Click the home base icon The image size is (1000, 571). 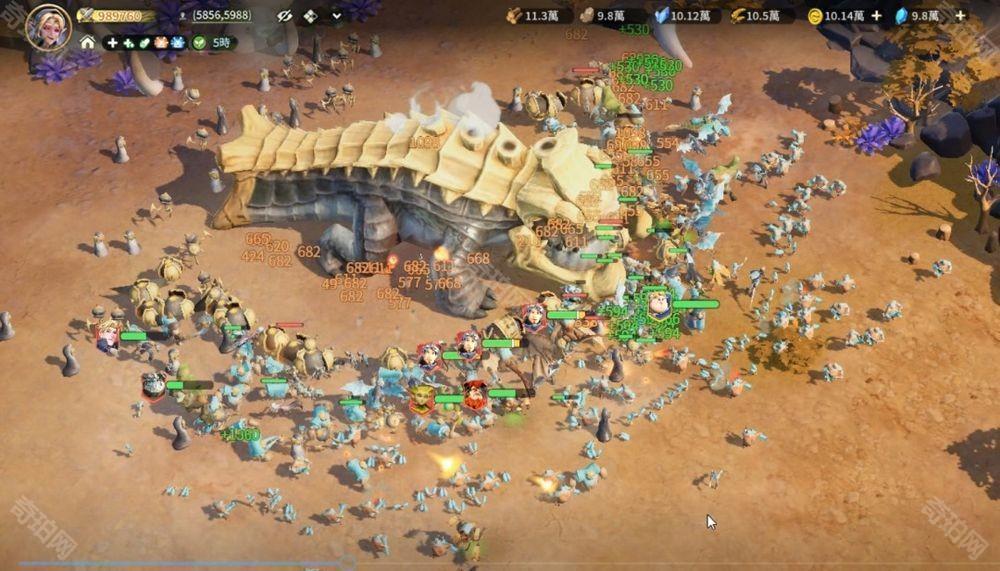pyautogui.click(x=88, y=43)
